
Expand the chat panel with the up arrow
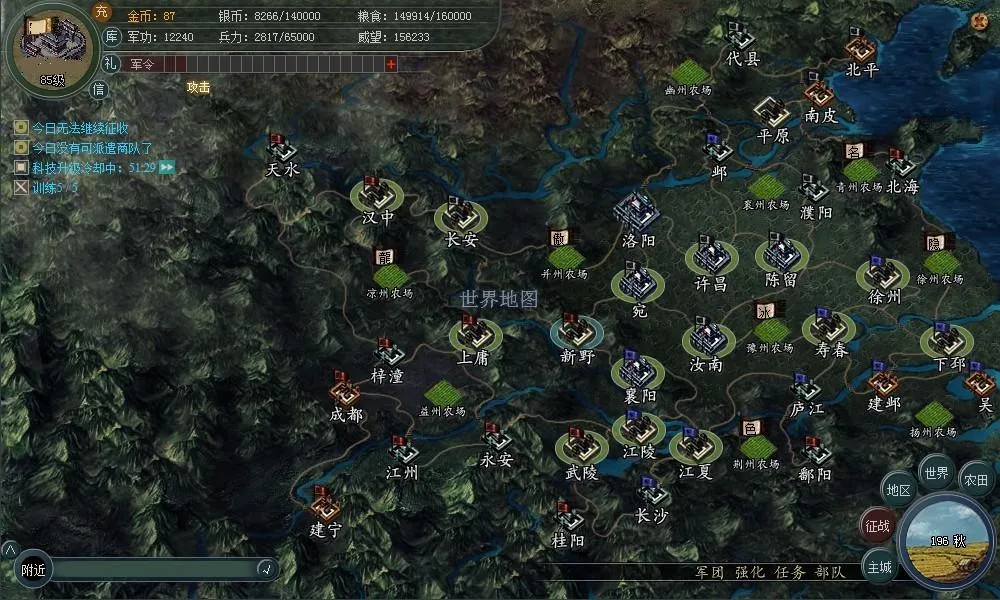click(9, 549)
